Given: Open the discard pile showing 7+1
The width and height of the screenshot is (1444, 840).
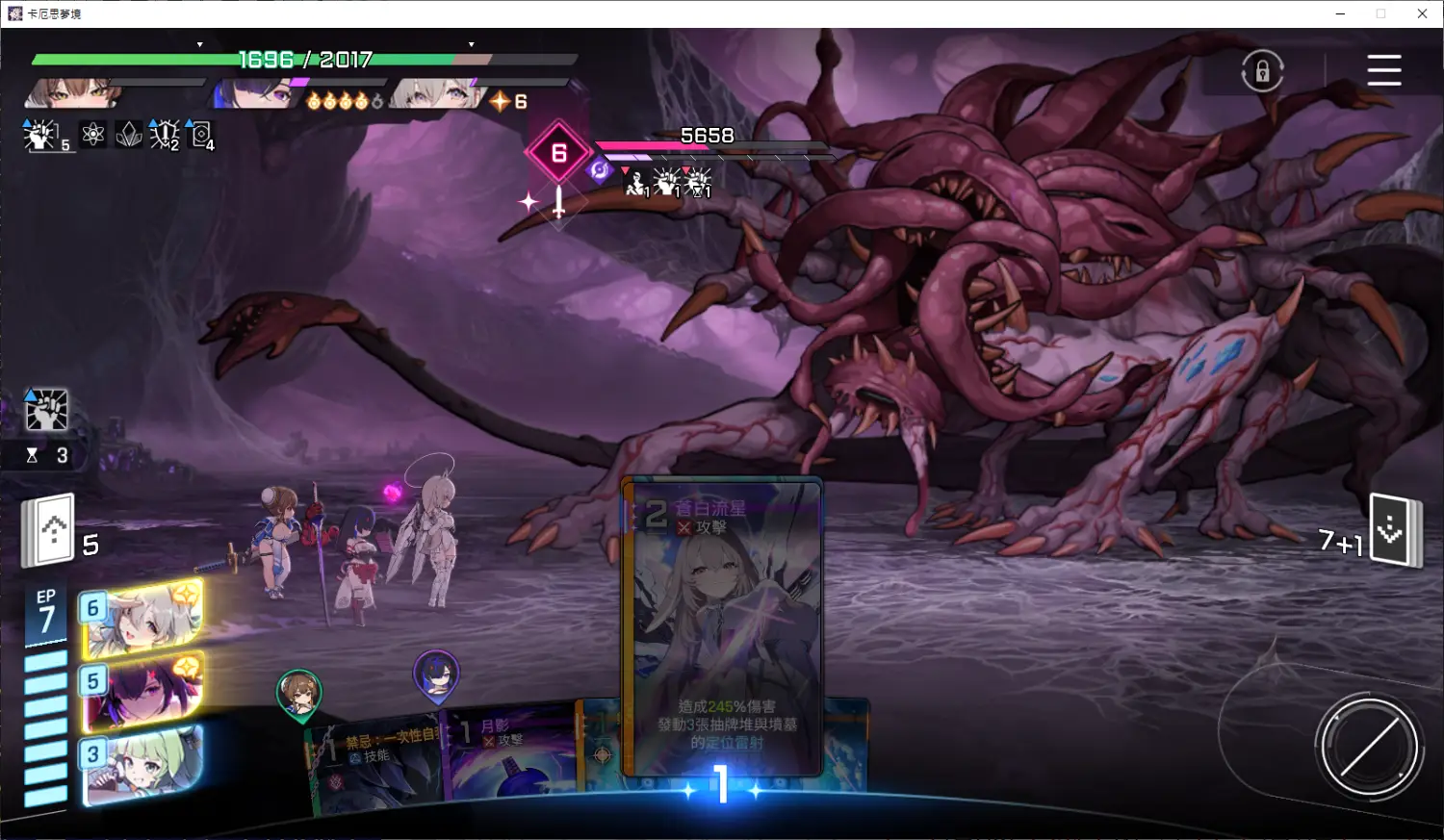Looking at the screenshot, I should click(x=1394, y=530).
